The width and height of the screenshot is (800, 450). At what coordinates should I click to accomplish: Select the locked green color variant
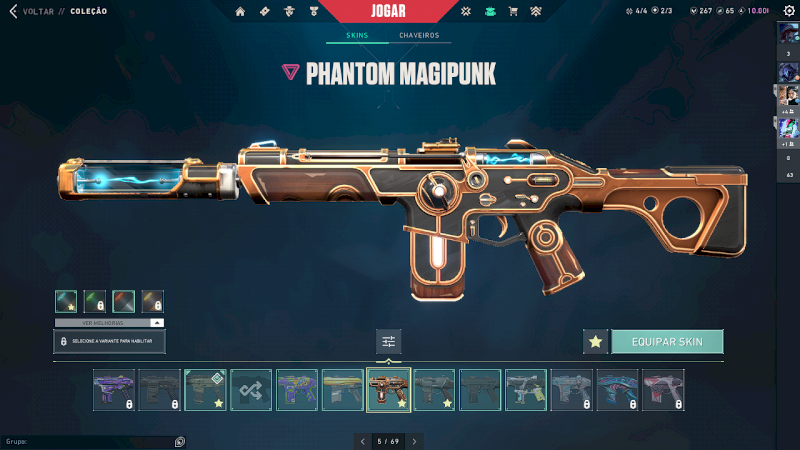point(95,301)
